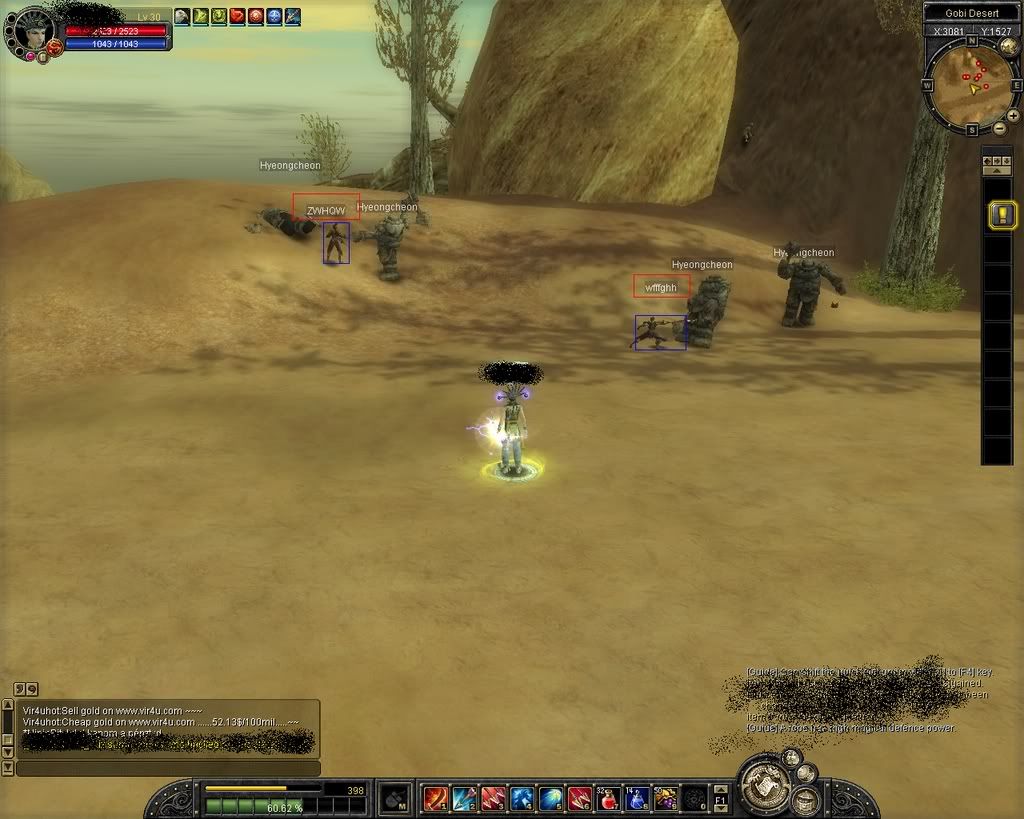Select player ZWHQW's name tag
The image size is (1024, 819).
click(326, 210)
